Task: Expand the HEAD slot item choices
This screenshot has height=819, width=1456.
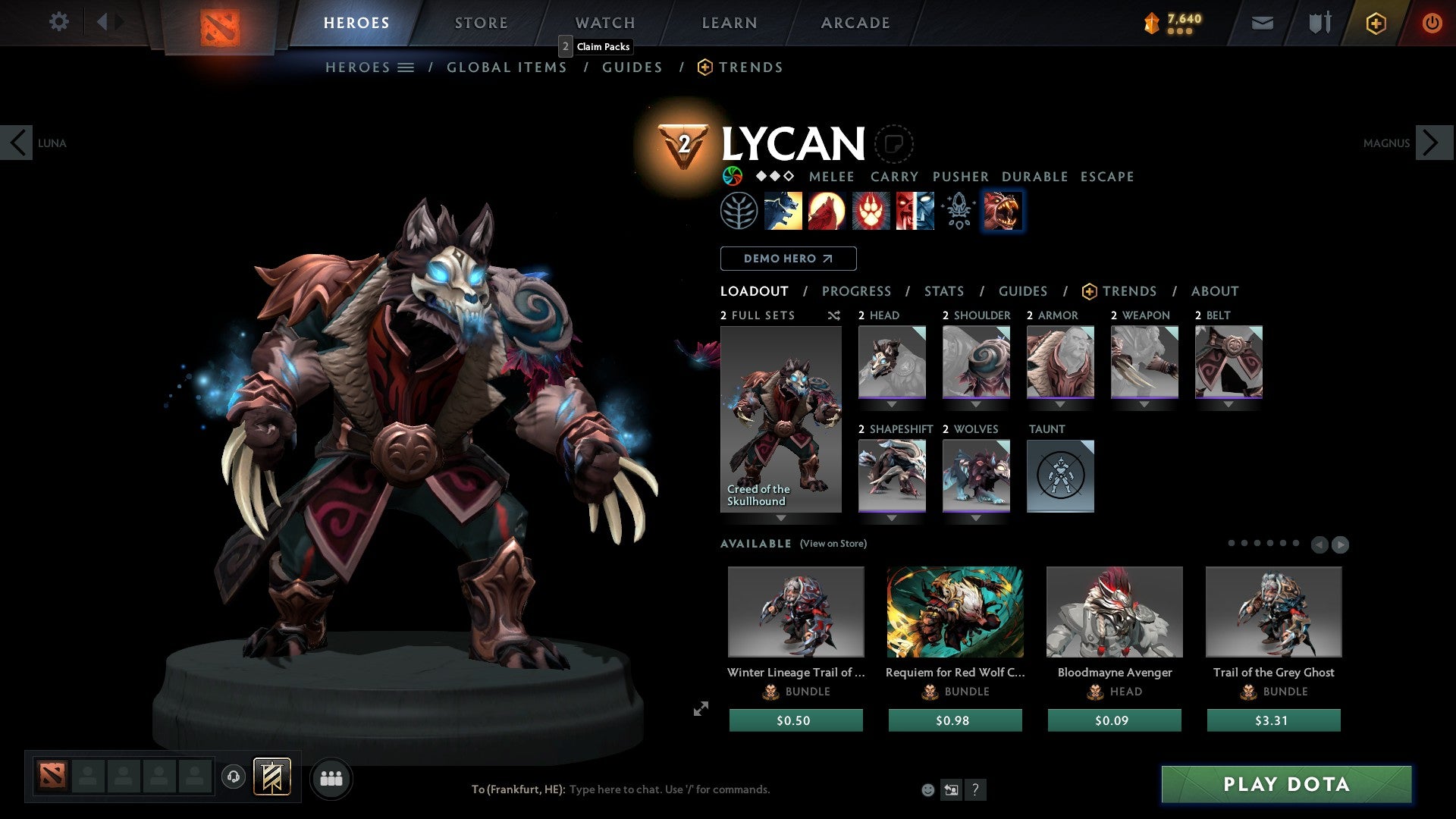Action: (893, 404)
